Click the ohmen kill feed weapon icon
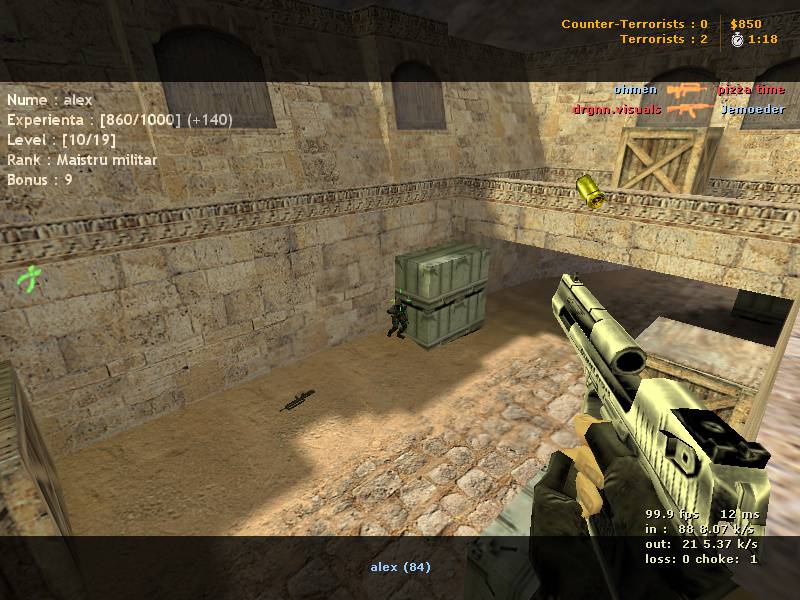Viewport: 800px width, 600px height. (687, 90)
